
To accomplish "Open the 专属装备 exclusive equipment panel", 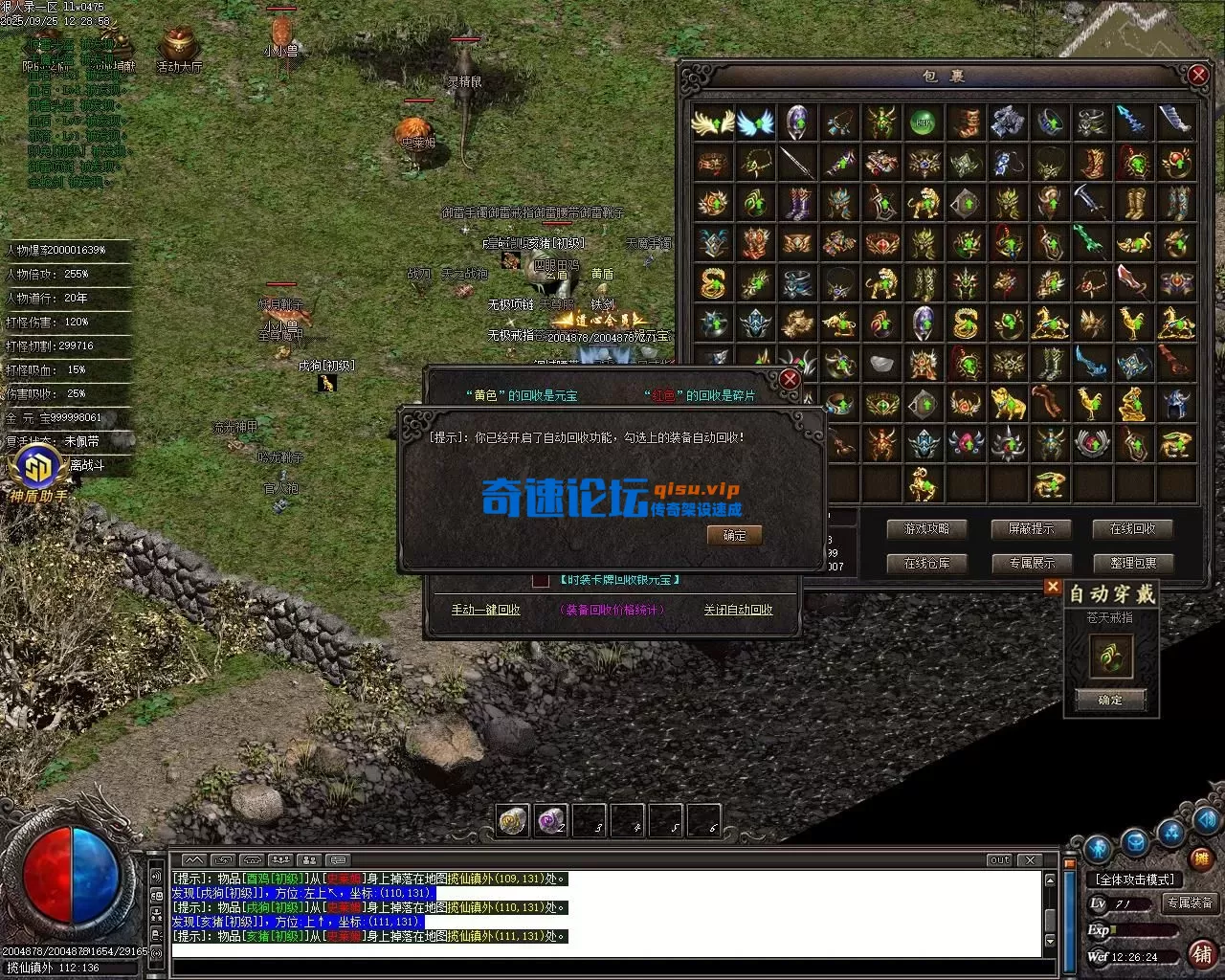I will pos(1189,902).
